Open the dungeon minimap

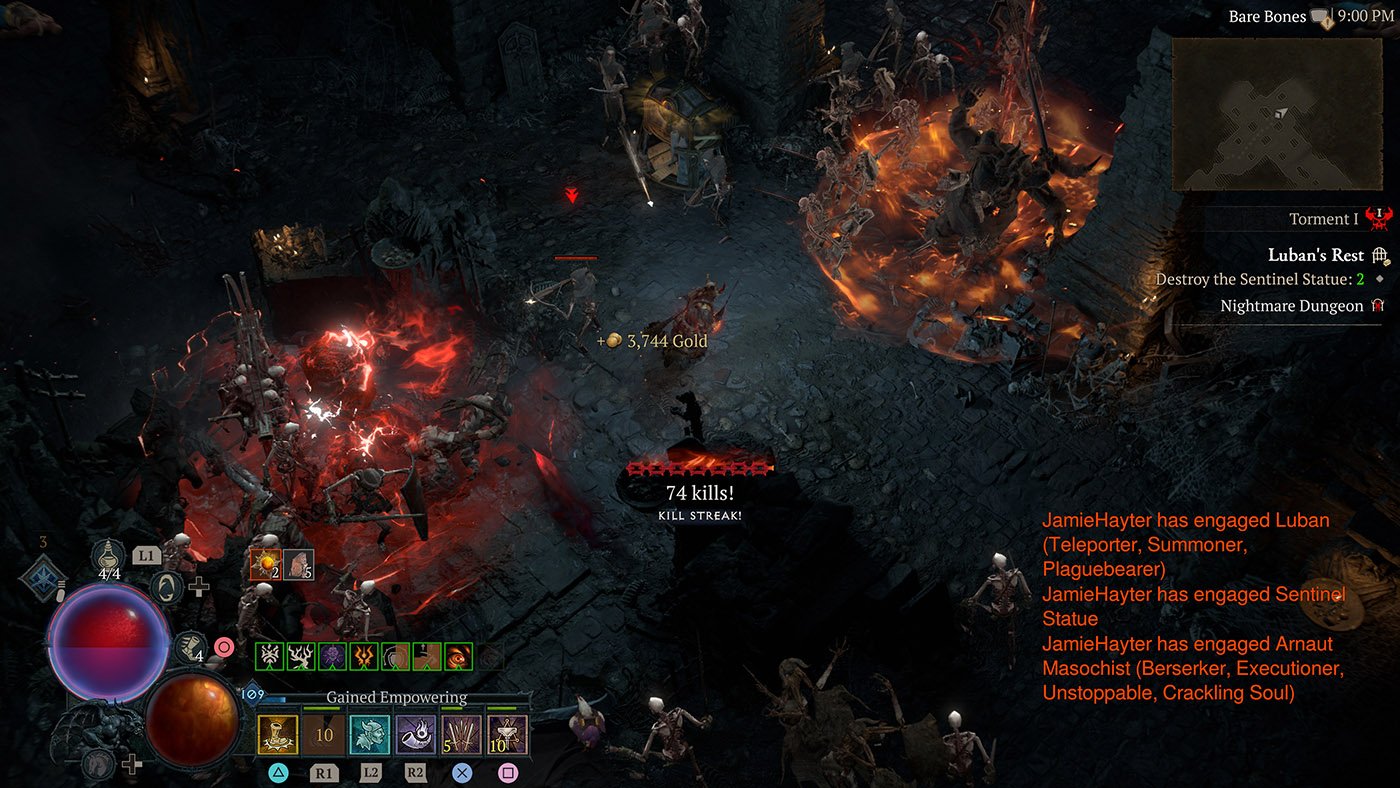(1276, 114)
